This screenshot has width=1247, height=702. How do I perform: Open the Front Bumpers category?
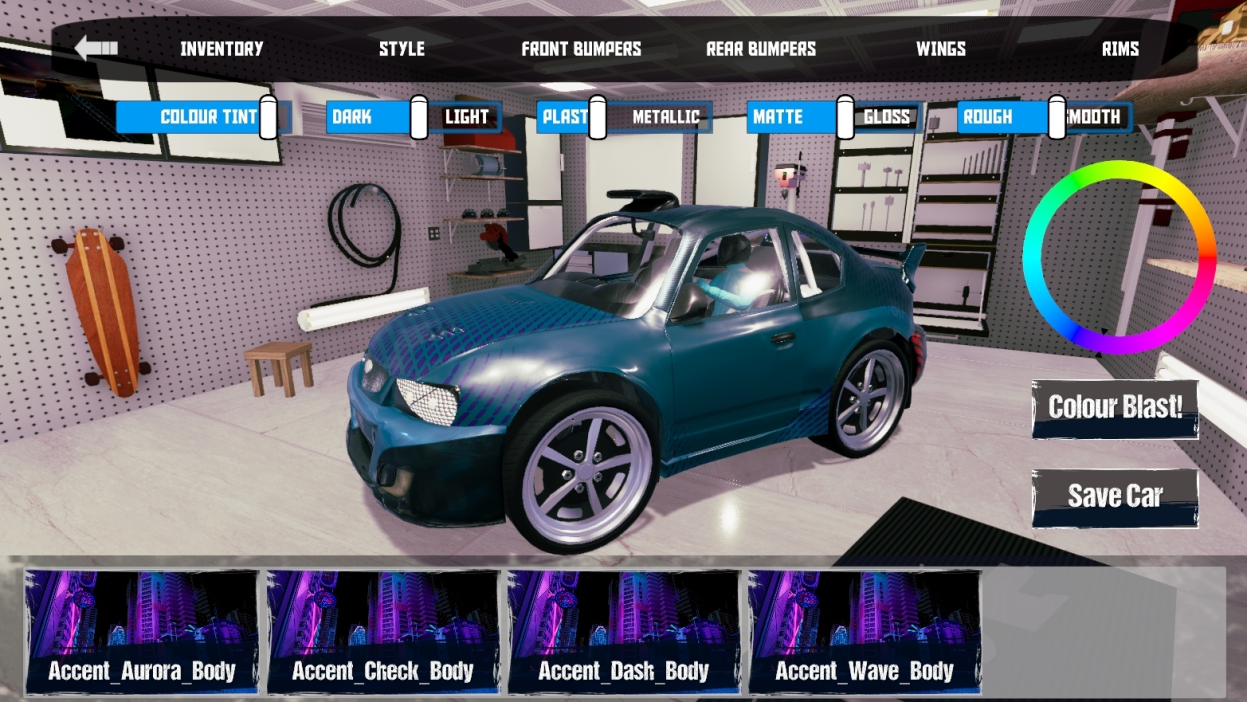[x=581, y=48]
